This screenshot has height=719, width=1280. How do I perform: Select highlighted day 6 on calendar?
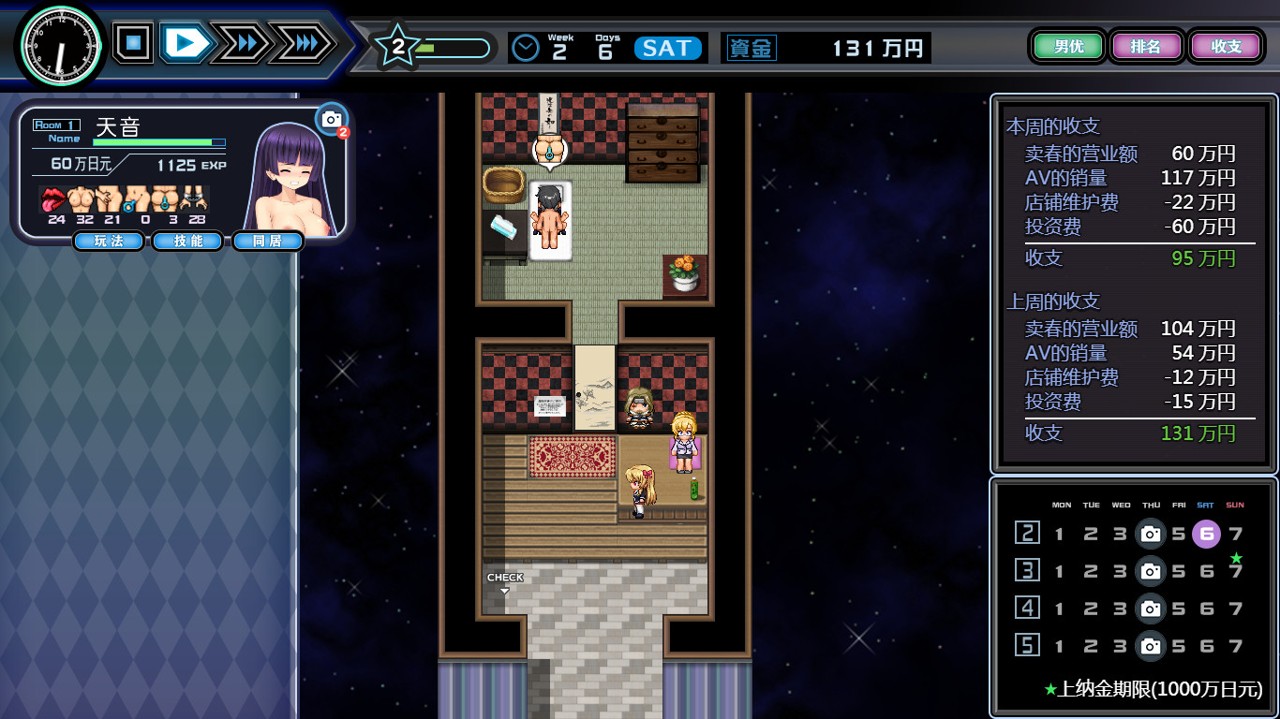(1206, 533)
